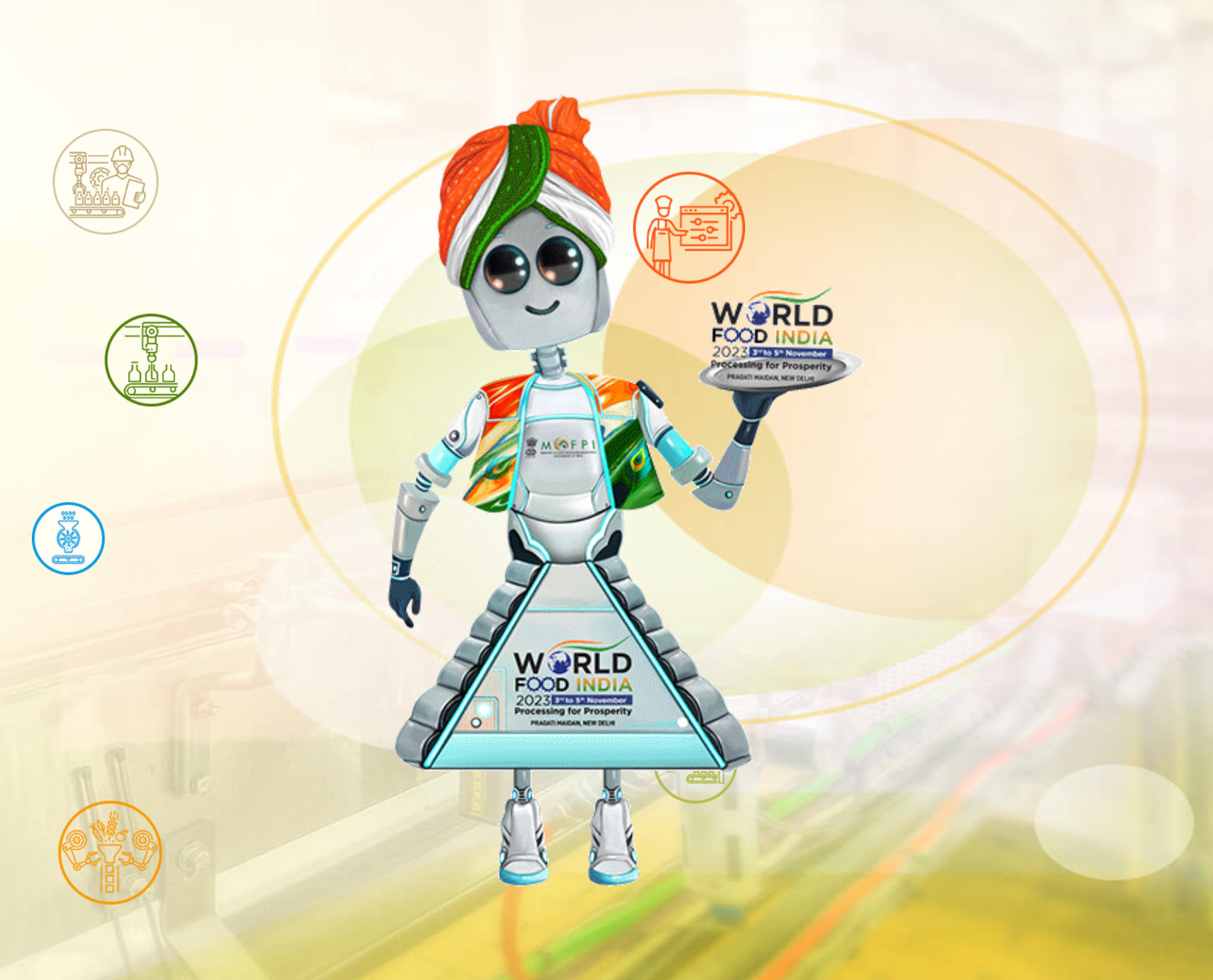The height and width of the screenshot is (980, 1213).
Task: Open the blue grain milling machine icon
Action: point(68,538)
